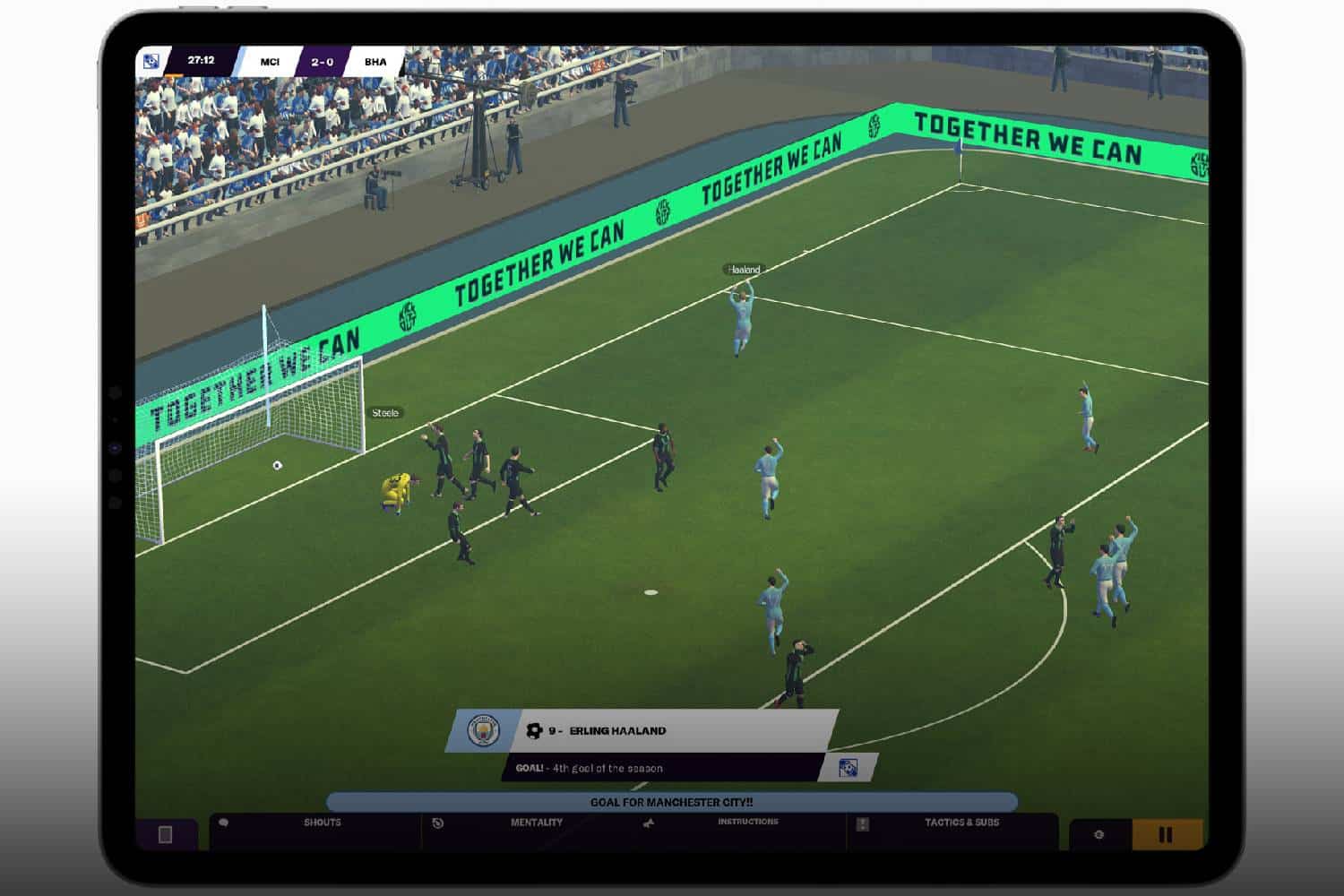1344x896 pixels.
Task: Select the BHA team name on scoreboard
Action: click(x=375, y=62)
